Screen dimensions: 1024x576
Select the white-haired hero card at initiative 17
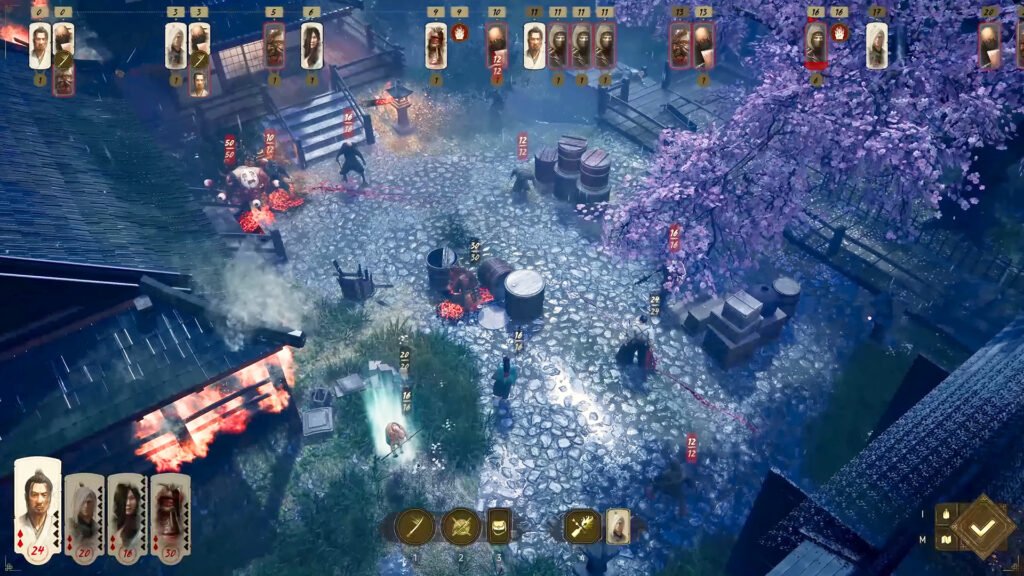[x=877, y=46]
